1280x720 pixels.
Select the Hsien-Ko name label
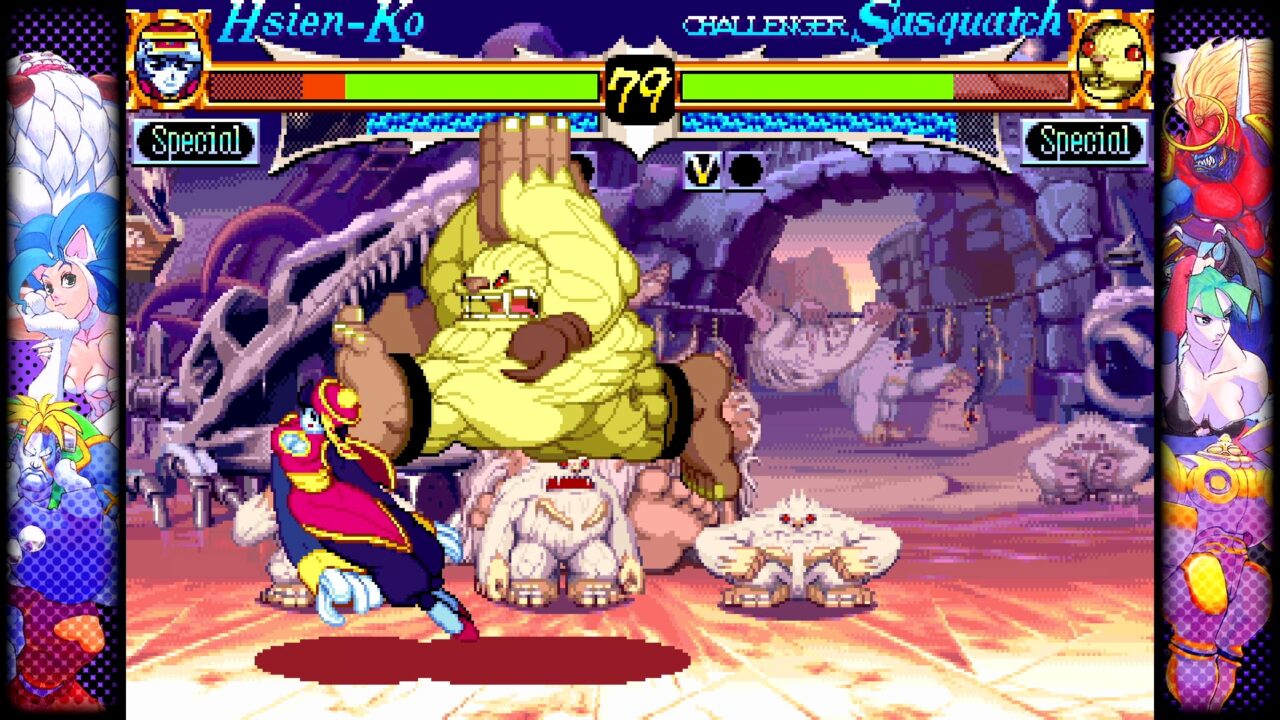click(x=320, y=20)
